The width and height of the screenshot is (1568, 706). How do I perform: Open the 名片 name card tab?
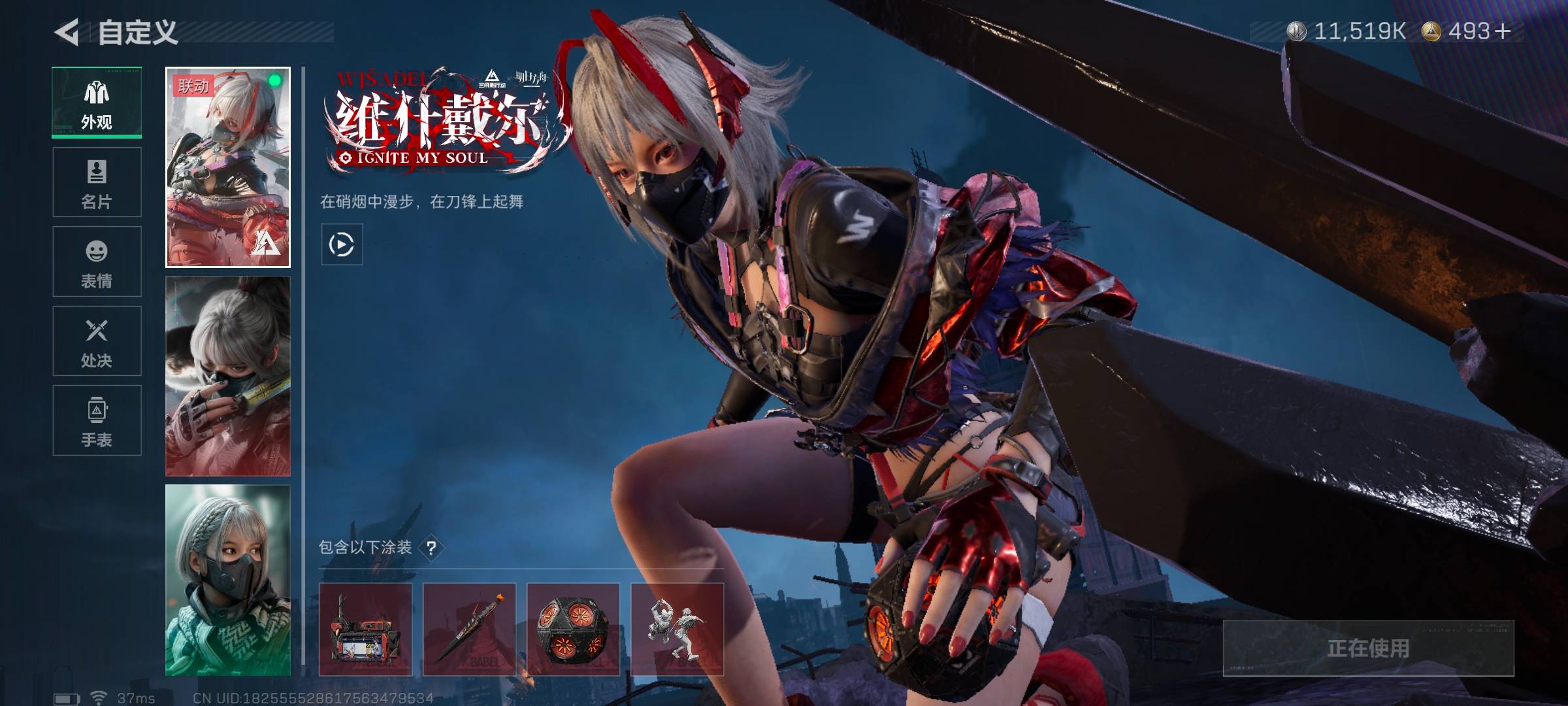97,182
